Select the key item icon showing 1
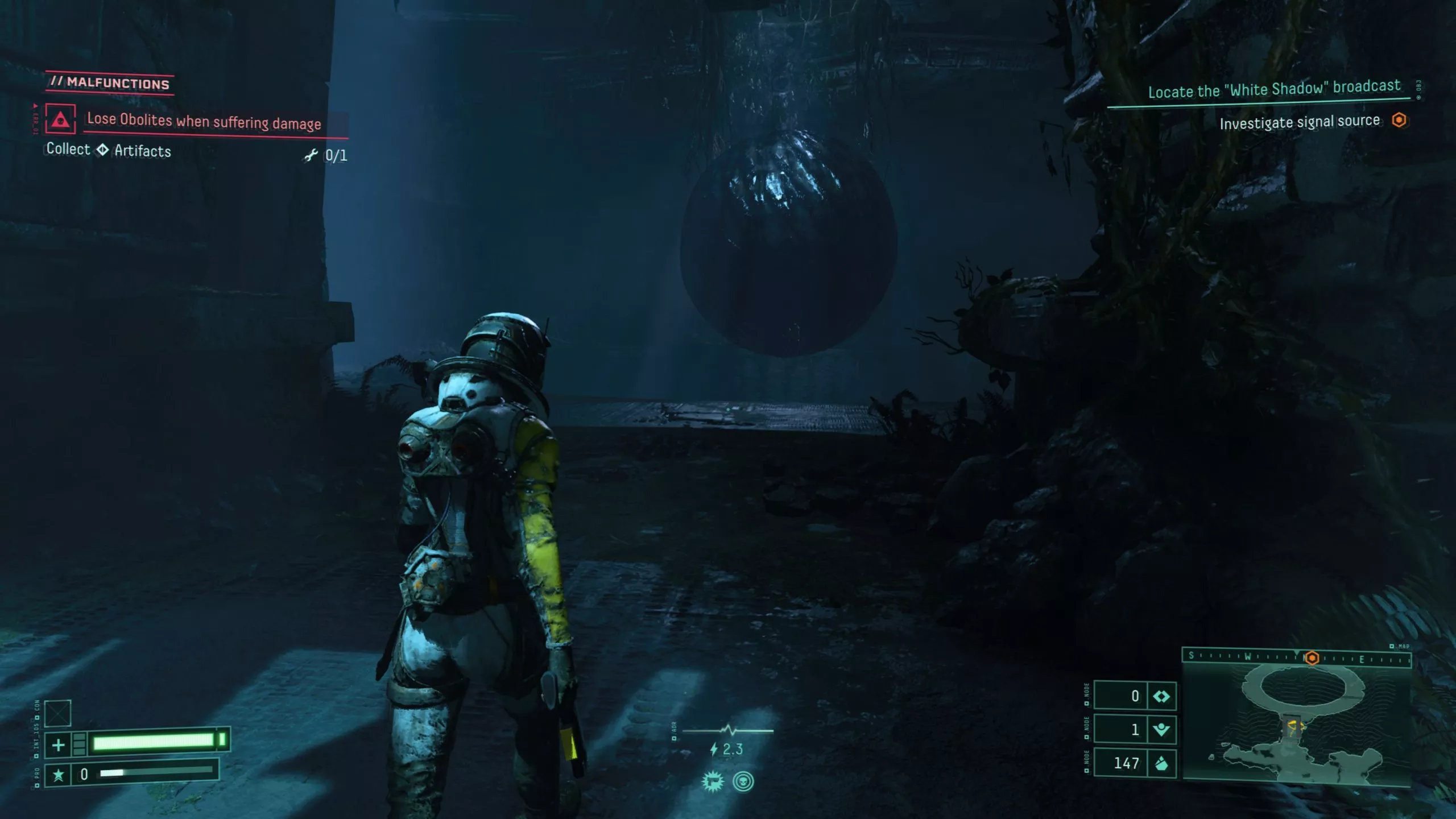The image size is (1456, 819). point(1161,730)
